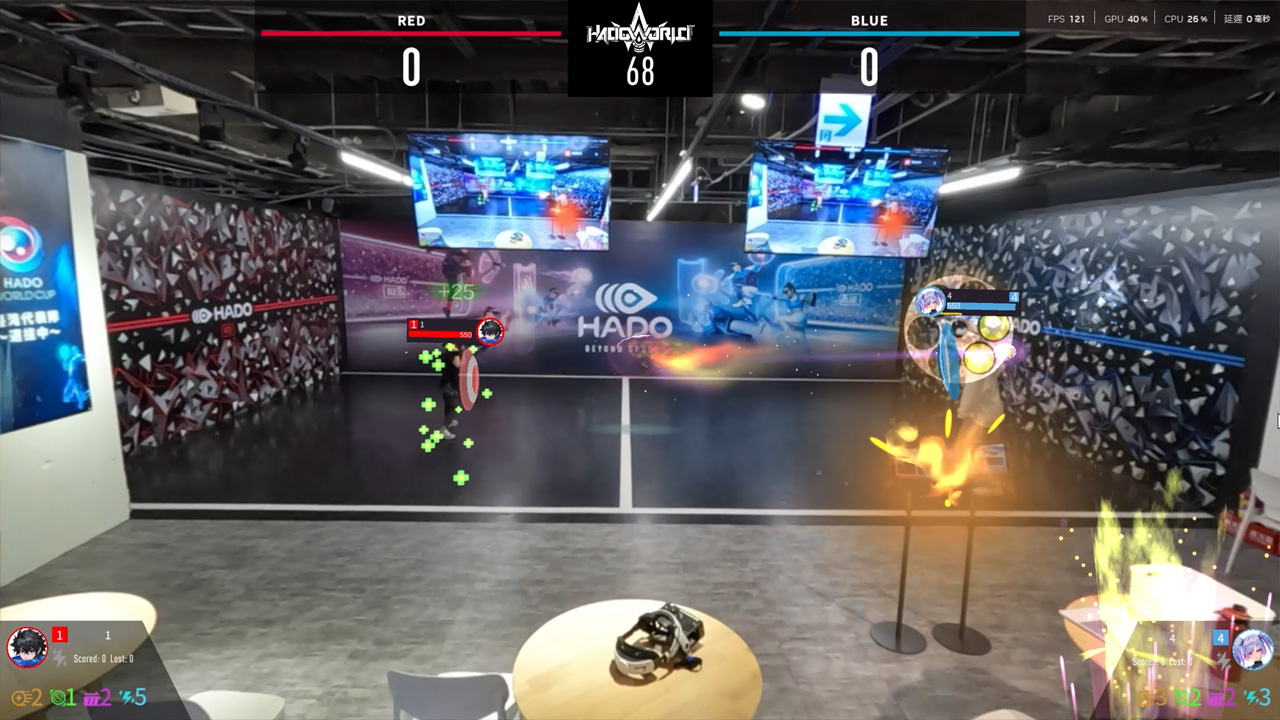
Task: Click the red player's orange bullet speed icon
Action: [20, 697]
